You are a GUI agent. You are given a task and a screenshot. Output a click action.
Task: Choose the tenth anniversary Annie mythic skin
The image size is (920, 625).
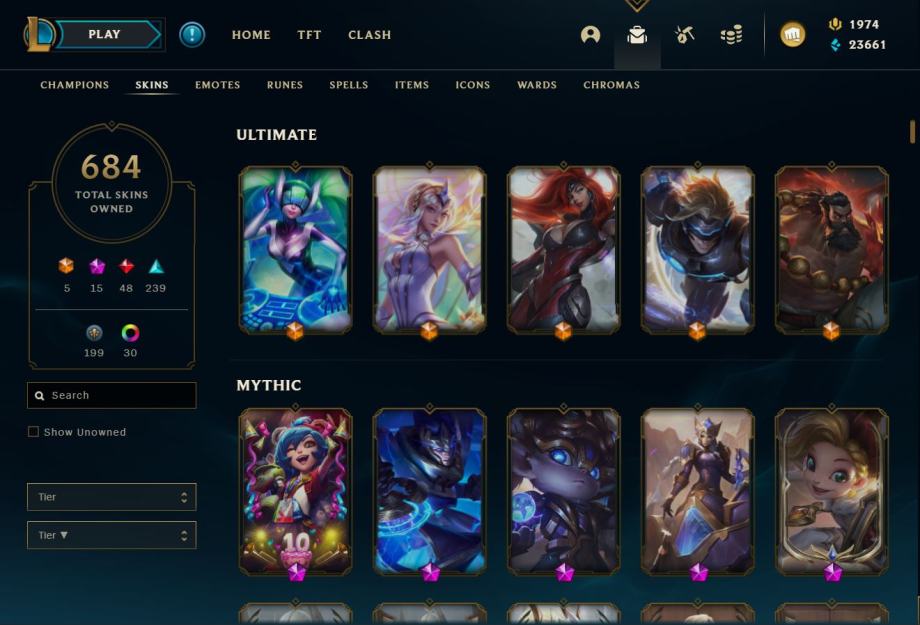coord(295,489)
